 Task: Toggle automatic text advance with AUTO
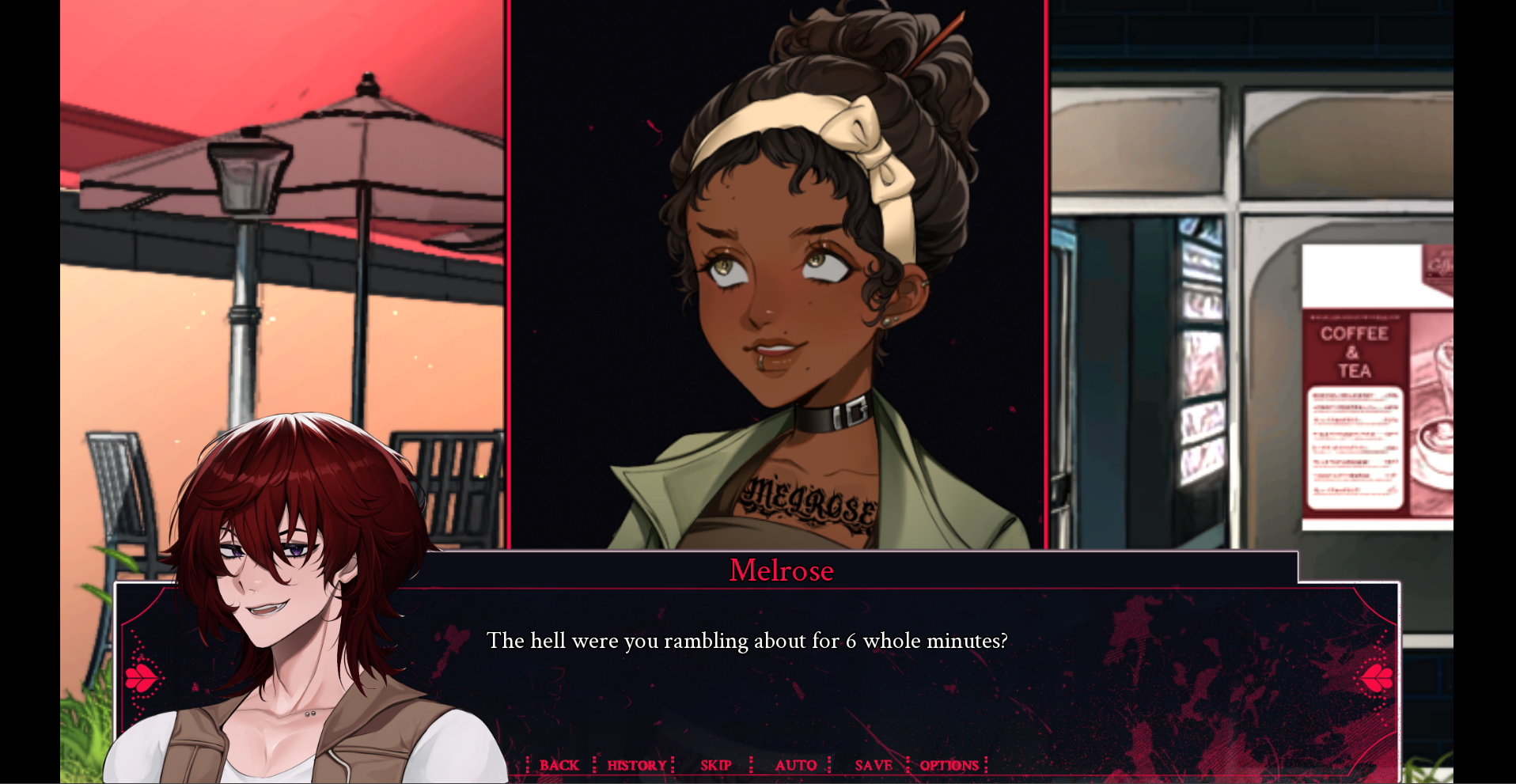click(x=796, y=765)
